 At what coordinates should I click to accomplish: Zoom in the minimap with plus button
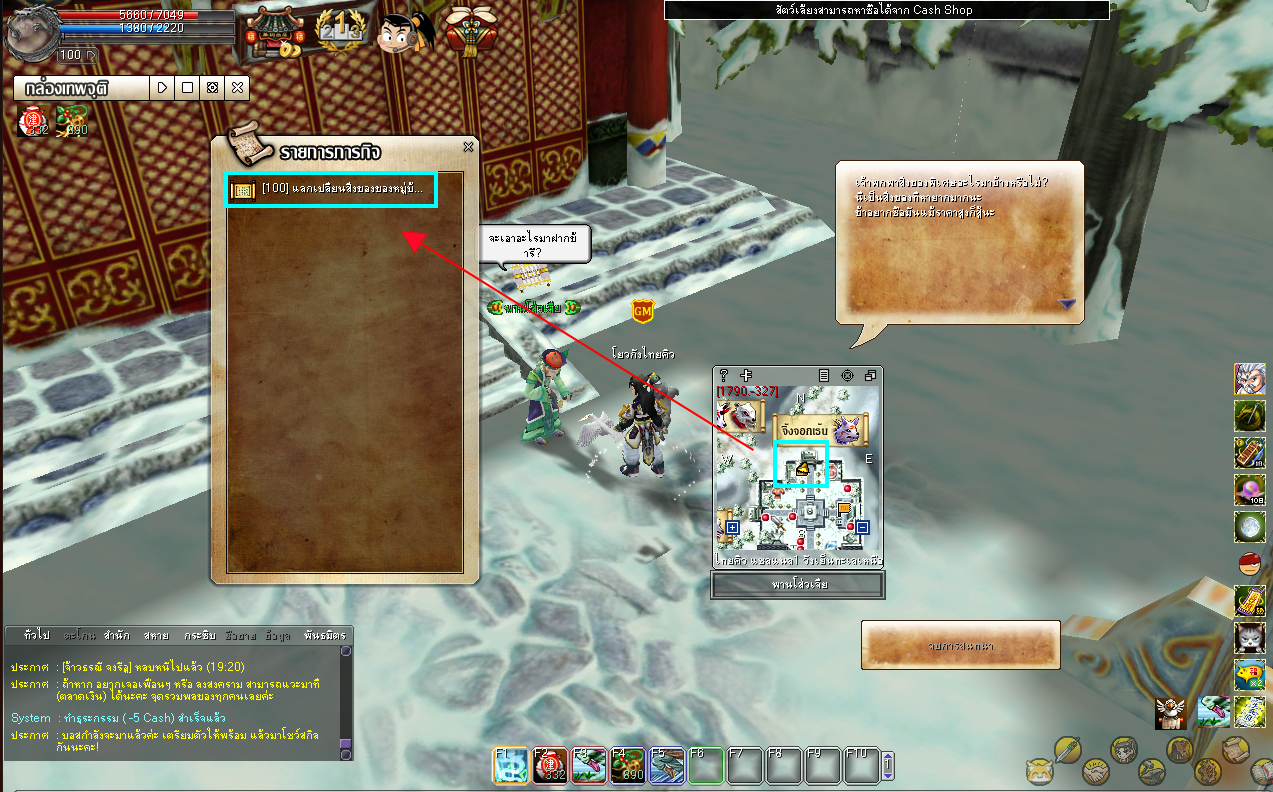[732, 527]
